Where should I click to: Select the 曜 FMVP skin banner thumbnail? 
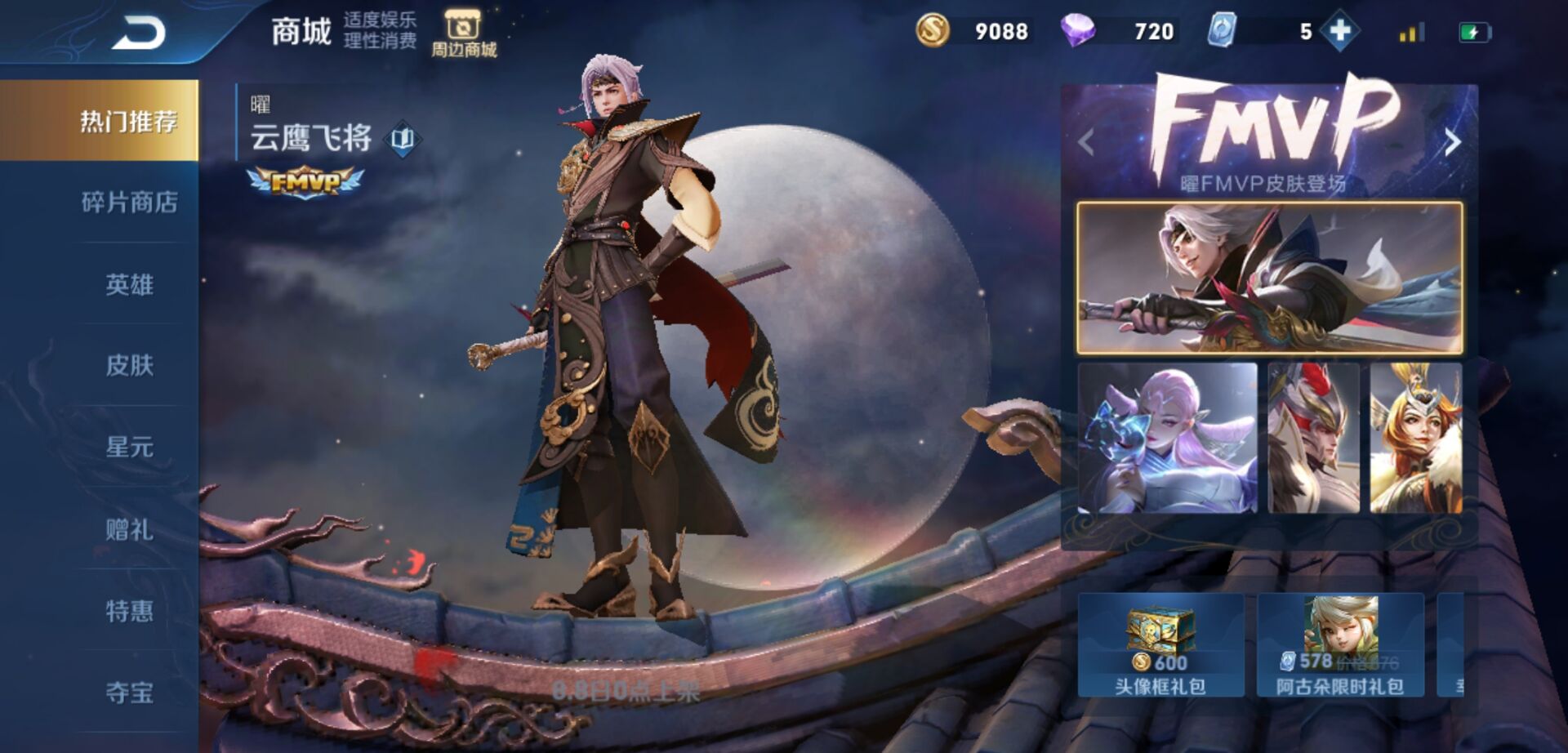[1269, 278]
